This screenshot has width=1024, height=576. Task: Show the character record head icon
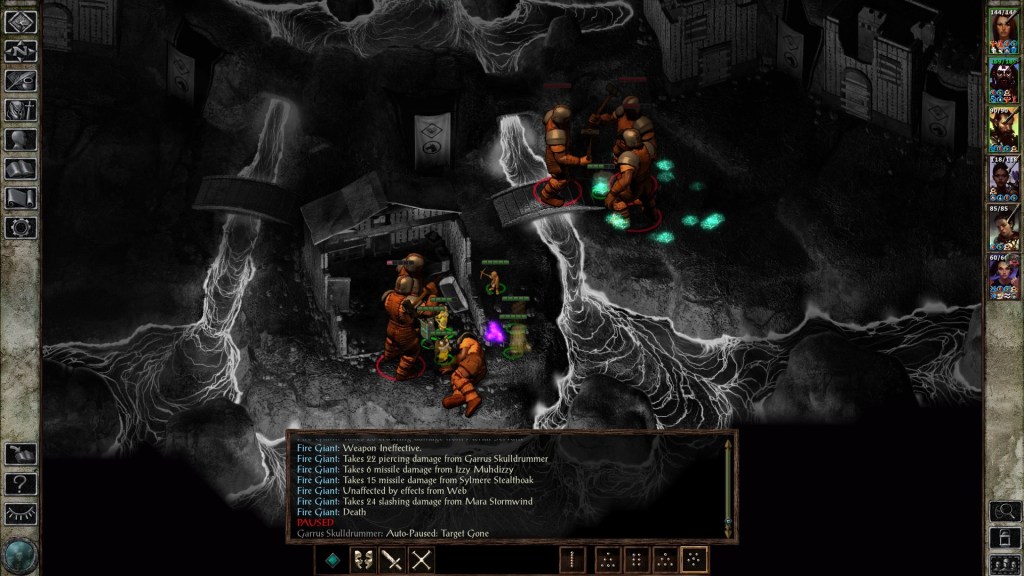(20, 140)
